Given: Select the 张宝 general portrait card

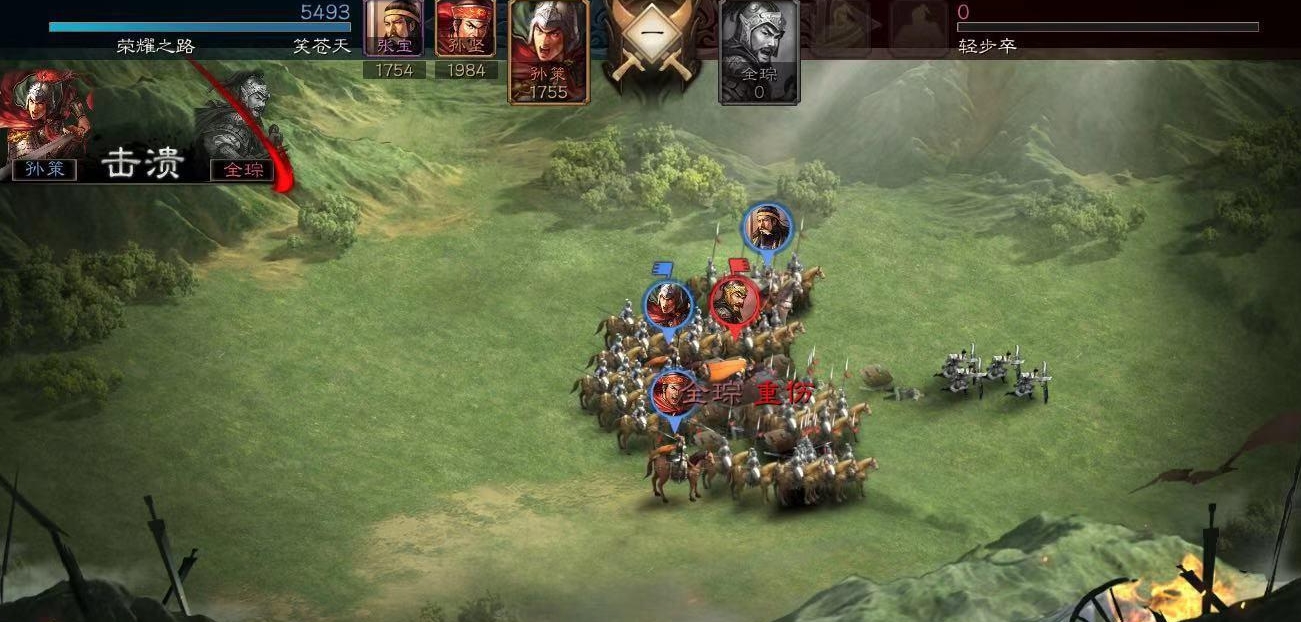Looking at the screenshot, I should (394, 30).
